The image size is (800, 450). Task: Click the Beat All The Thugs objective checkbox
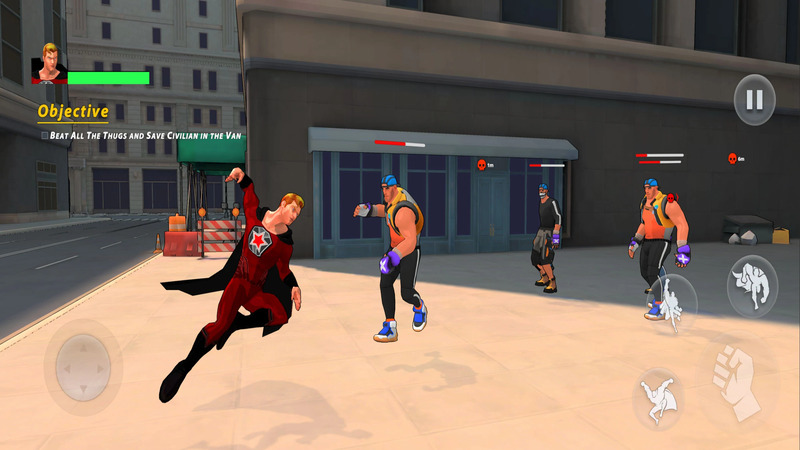pyautogui.click(x=44, y=135)
